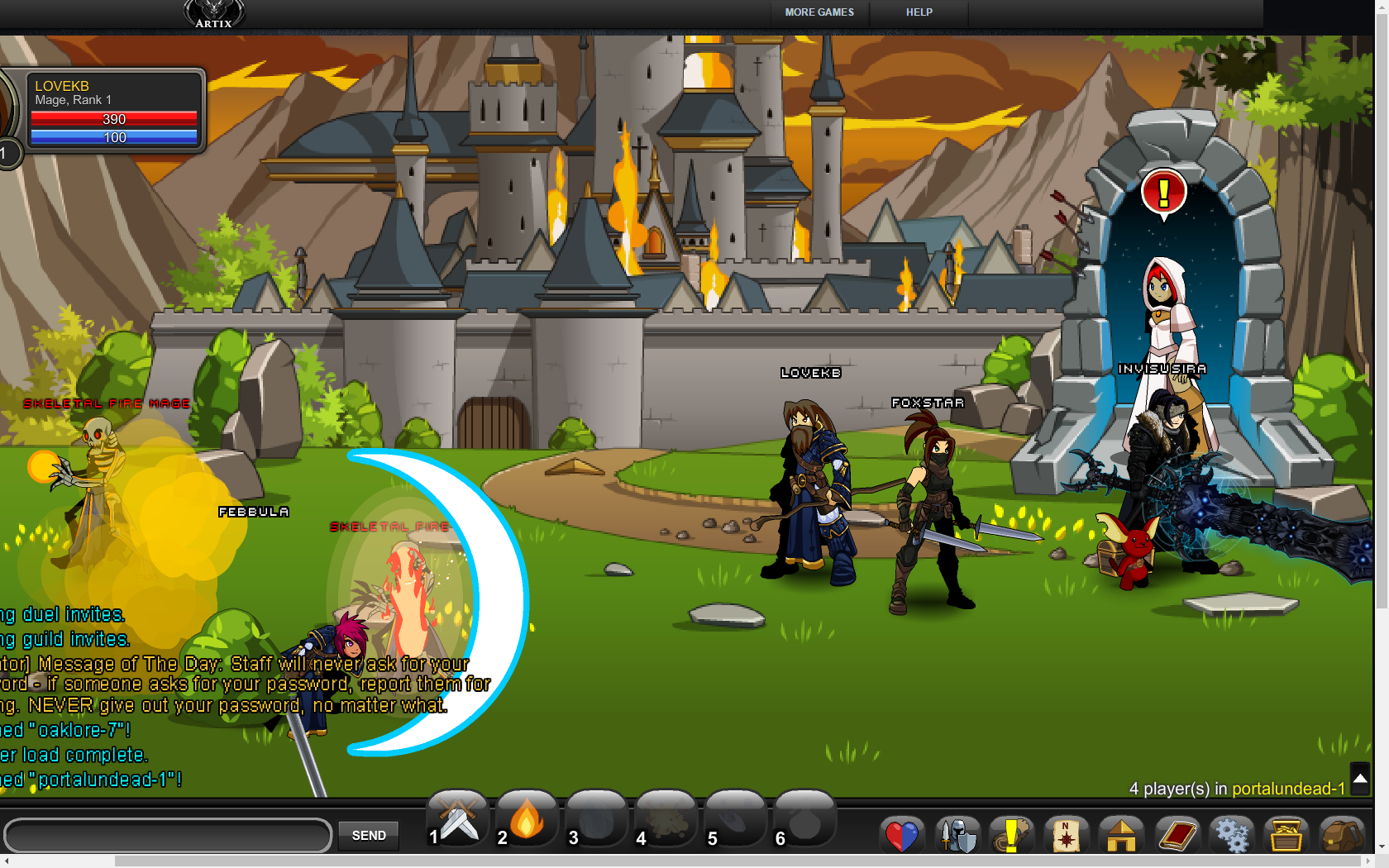Open the treasure chest shop icon

1286,835
